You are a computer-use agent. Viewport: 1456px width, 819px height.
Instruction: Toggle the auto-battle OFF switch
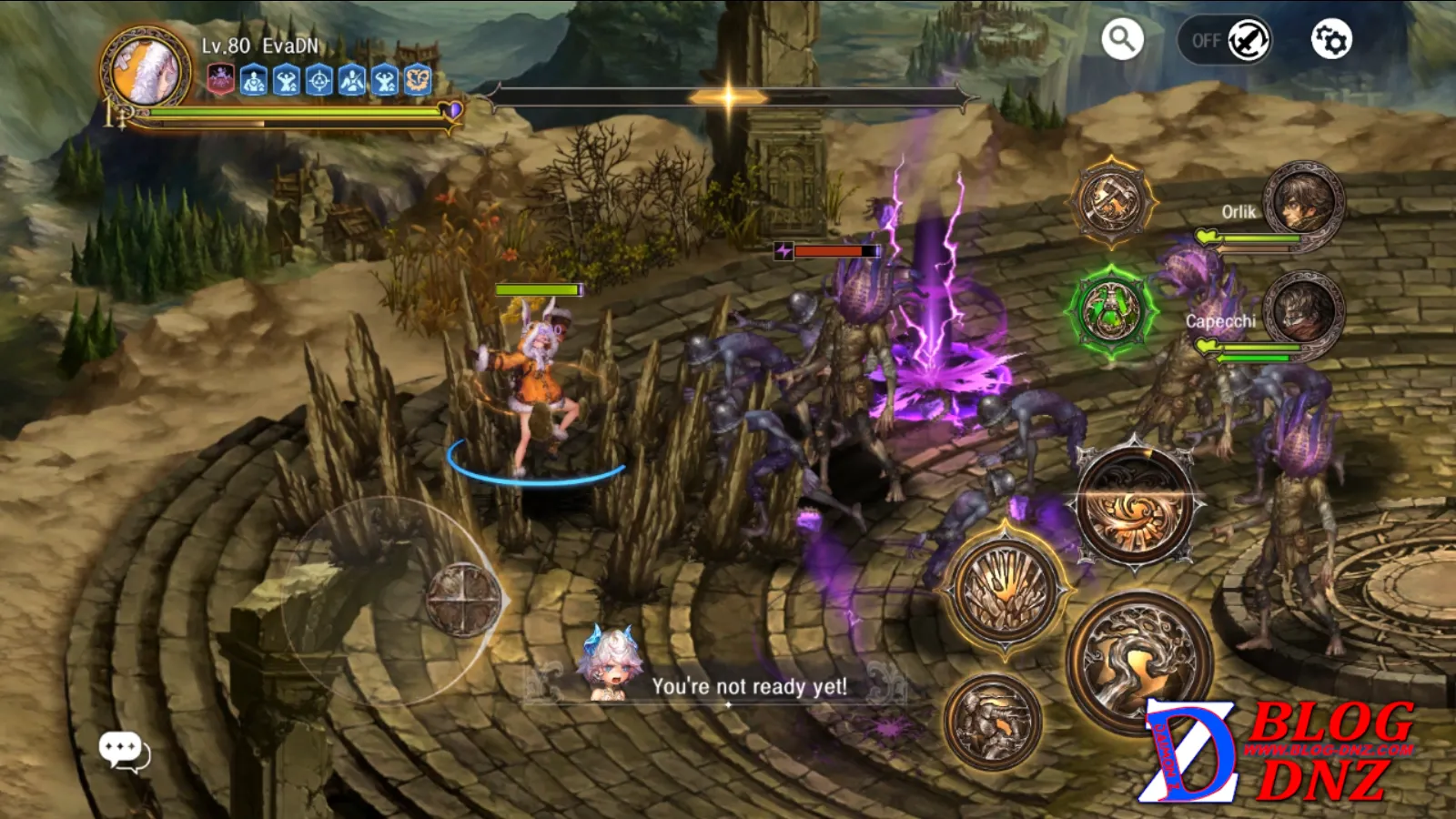tap(1224, 41)
